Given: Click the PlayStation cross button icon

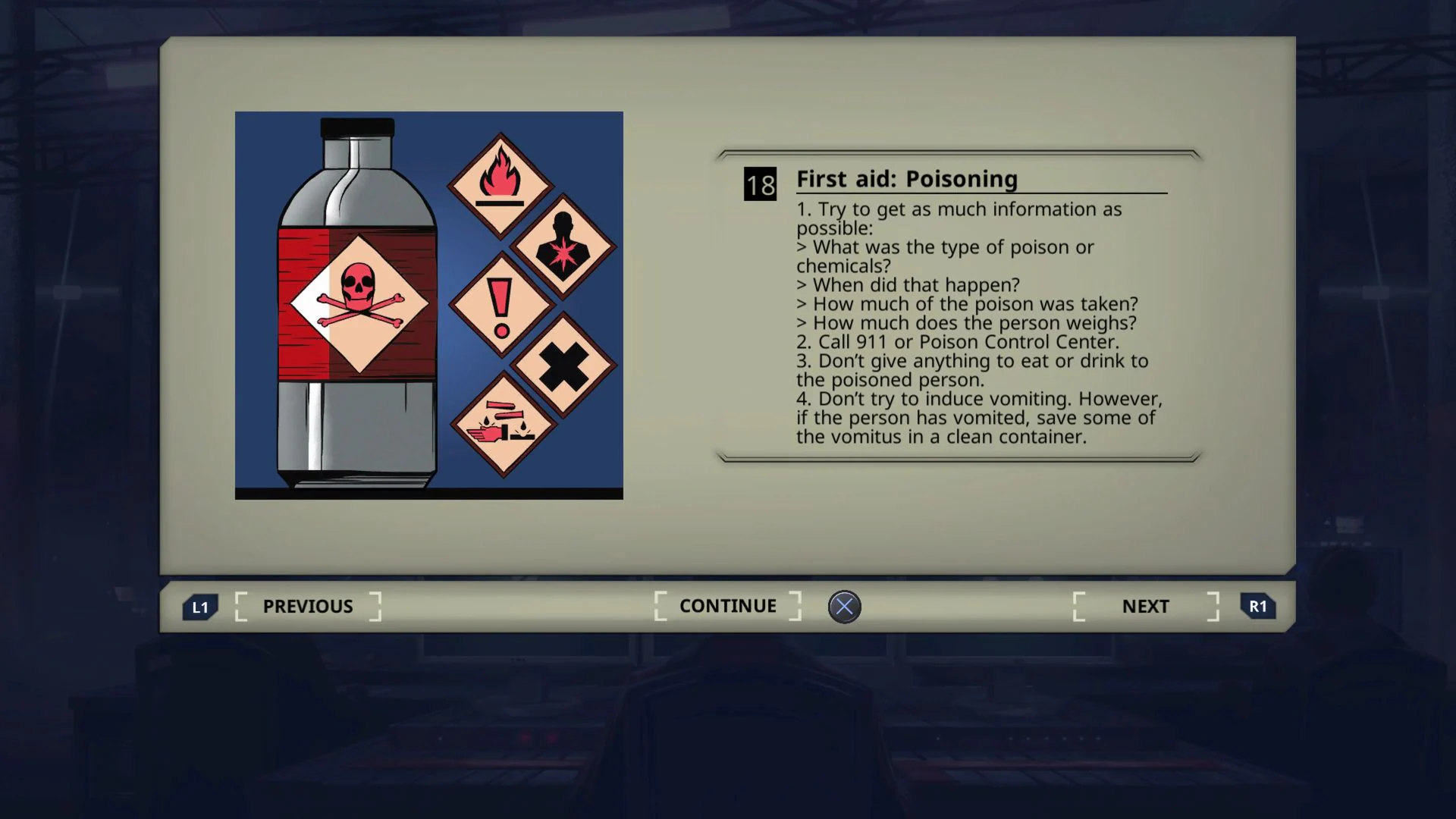Looking at the screenshot, I should click(x=845, y=605).
